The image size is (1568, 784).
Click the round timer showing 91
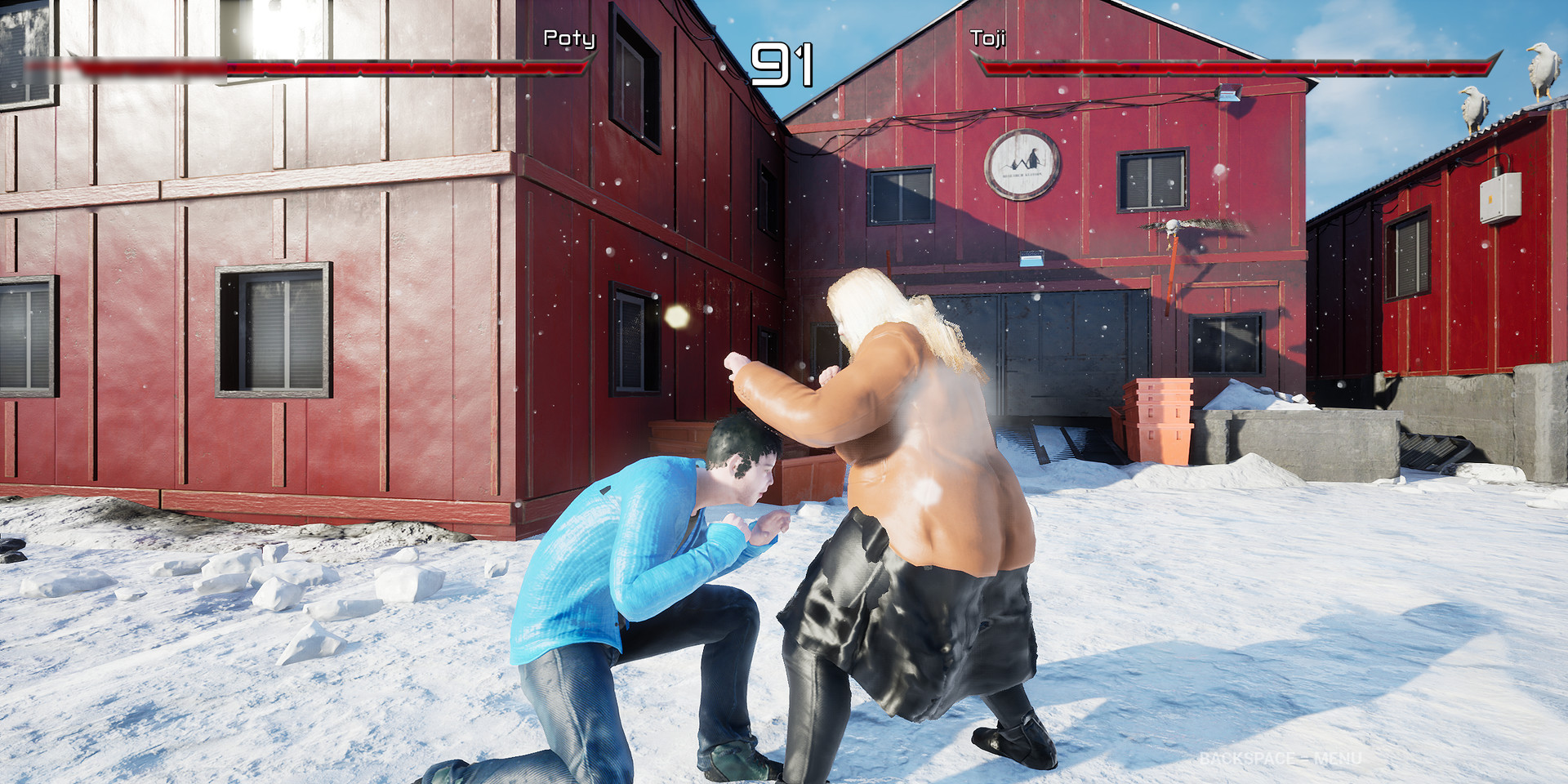tap(782, 64)
